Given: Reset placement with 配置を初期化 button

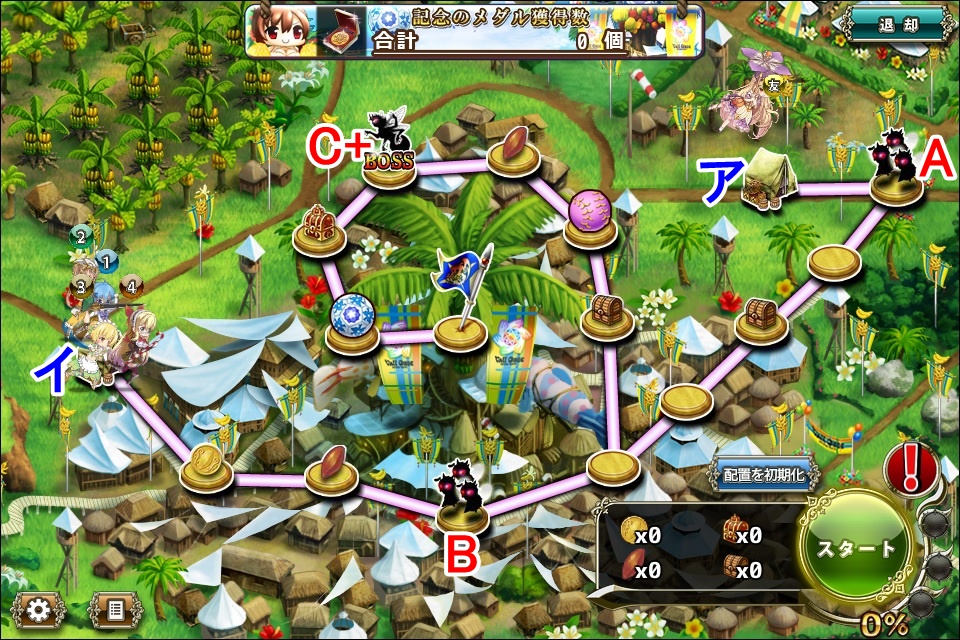Looking at the screenshot, I should [765, 476].
